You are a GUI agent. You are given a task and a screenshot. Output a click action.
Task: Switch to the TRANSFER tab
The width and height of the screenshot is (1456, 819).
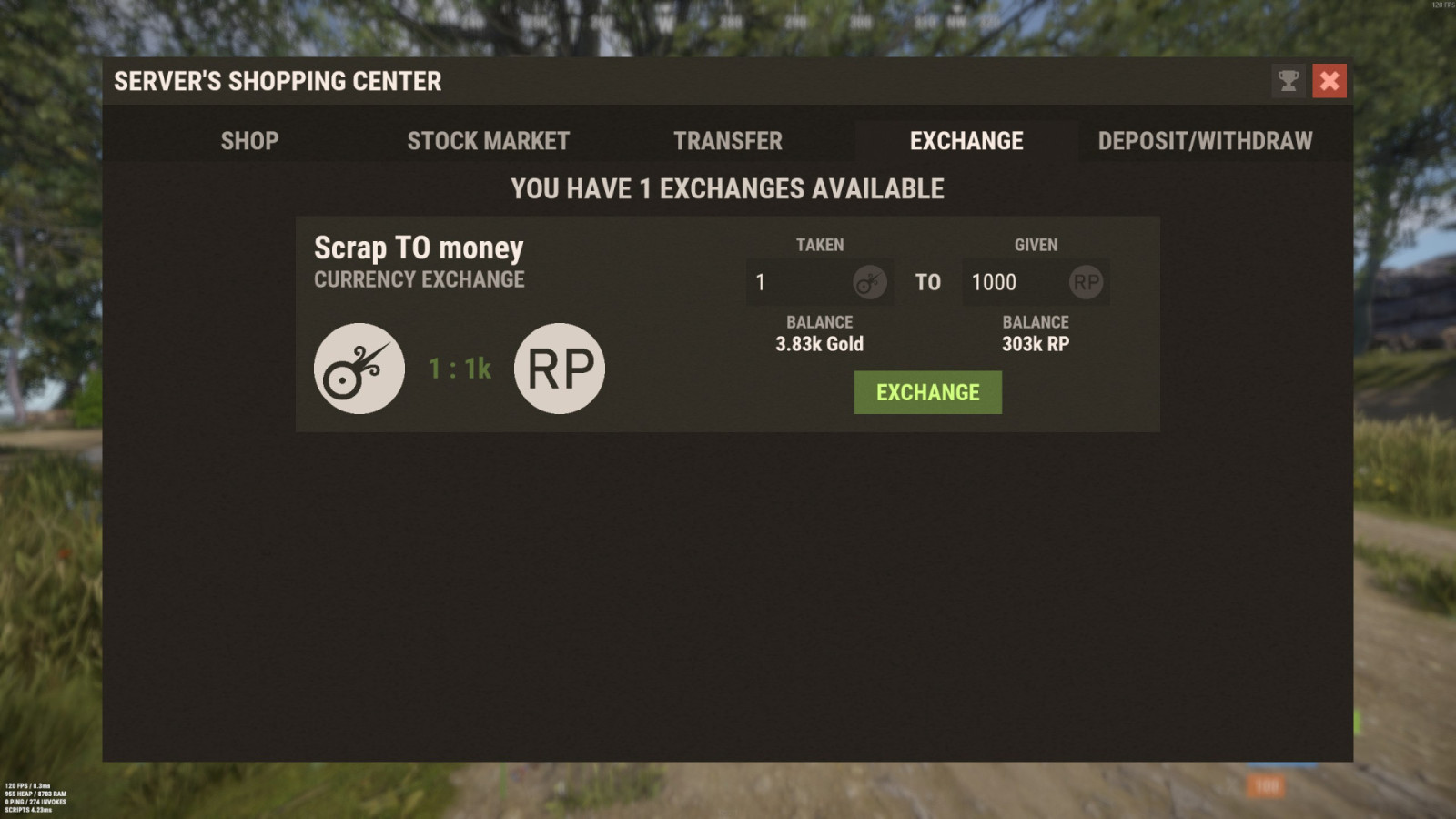tap(727, 141)
